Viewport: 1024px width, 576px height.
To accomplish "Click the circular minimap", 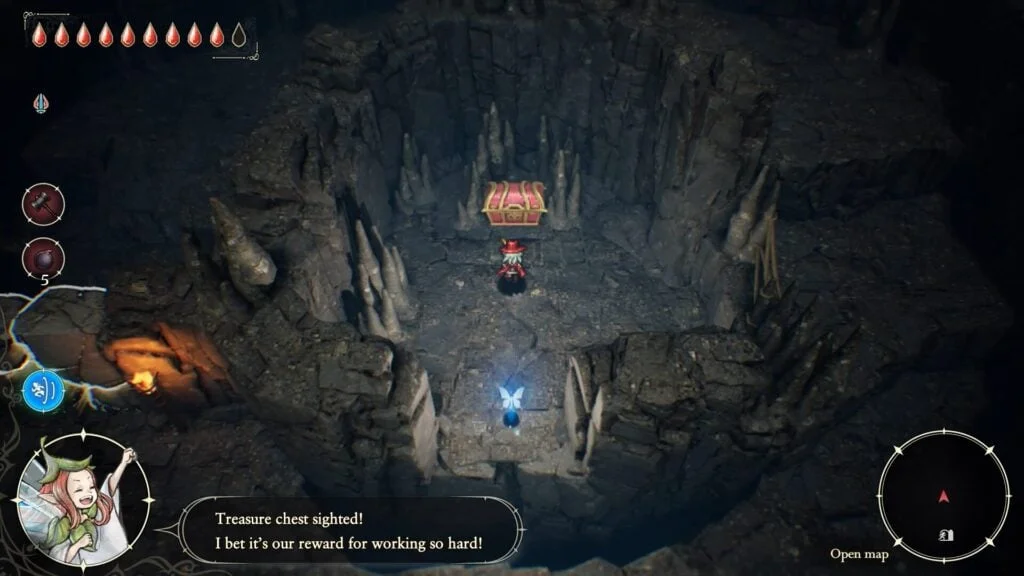I will pos(943,495).
